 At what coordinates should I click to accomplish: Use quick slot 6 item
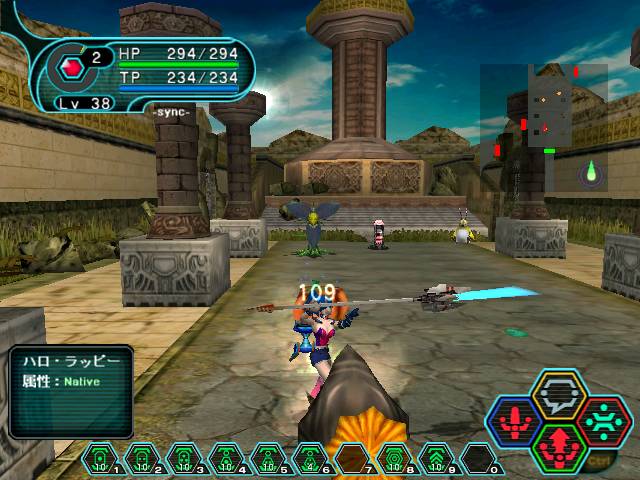(x=310, y=459)
